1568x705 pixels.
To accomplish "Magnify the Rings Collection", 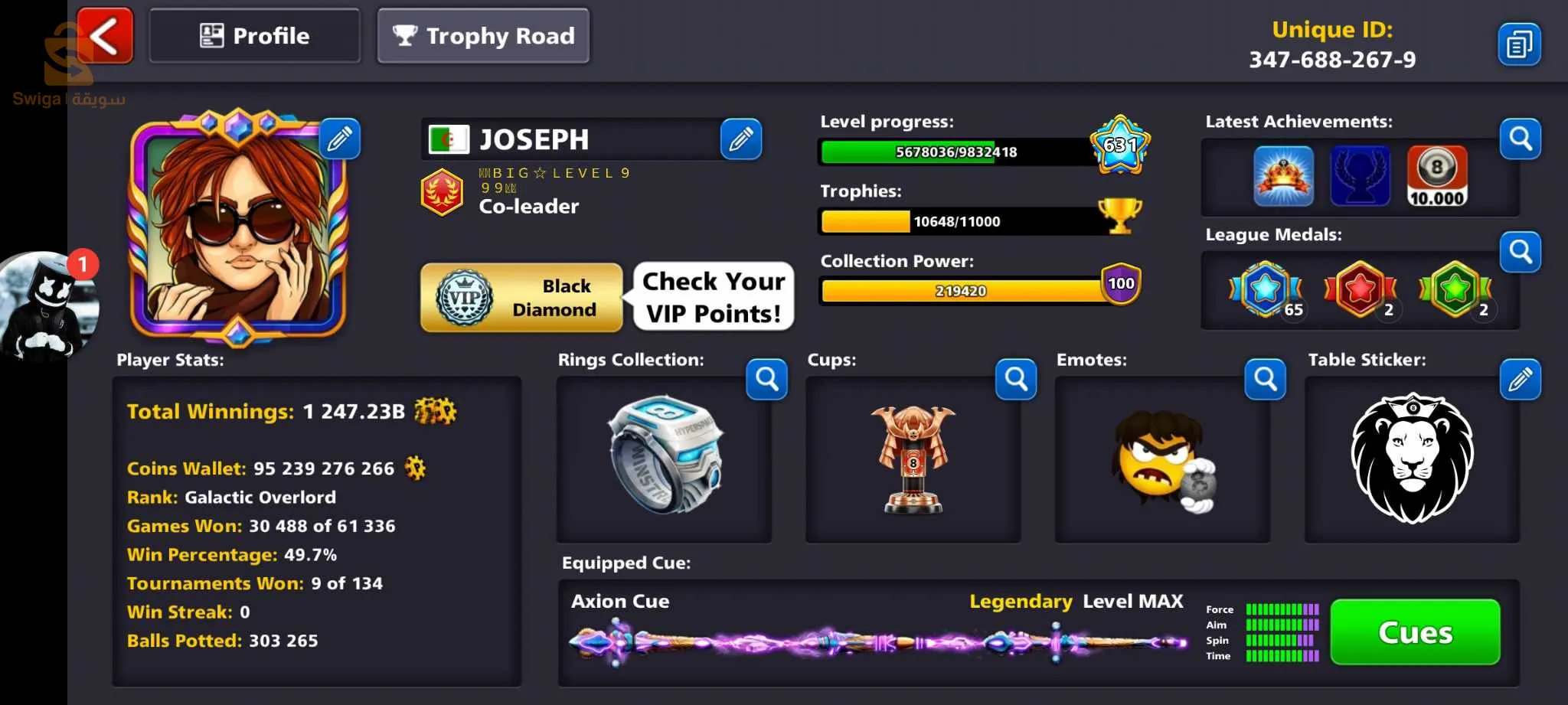I will pyautogui.click(x=766, y=379).
